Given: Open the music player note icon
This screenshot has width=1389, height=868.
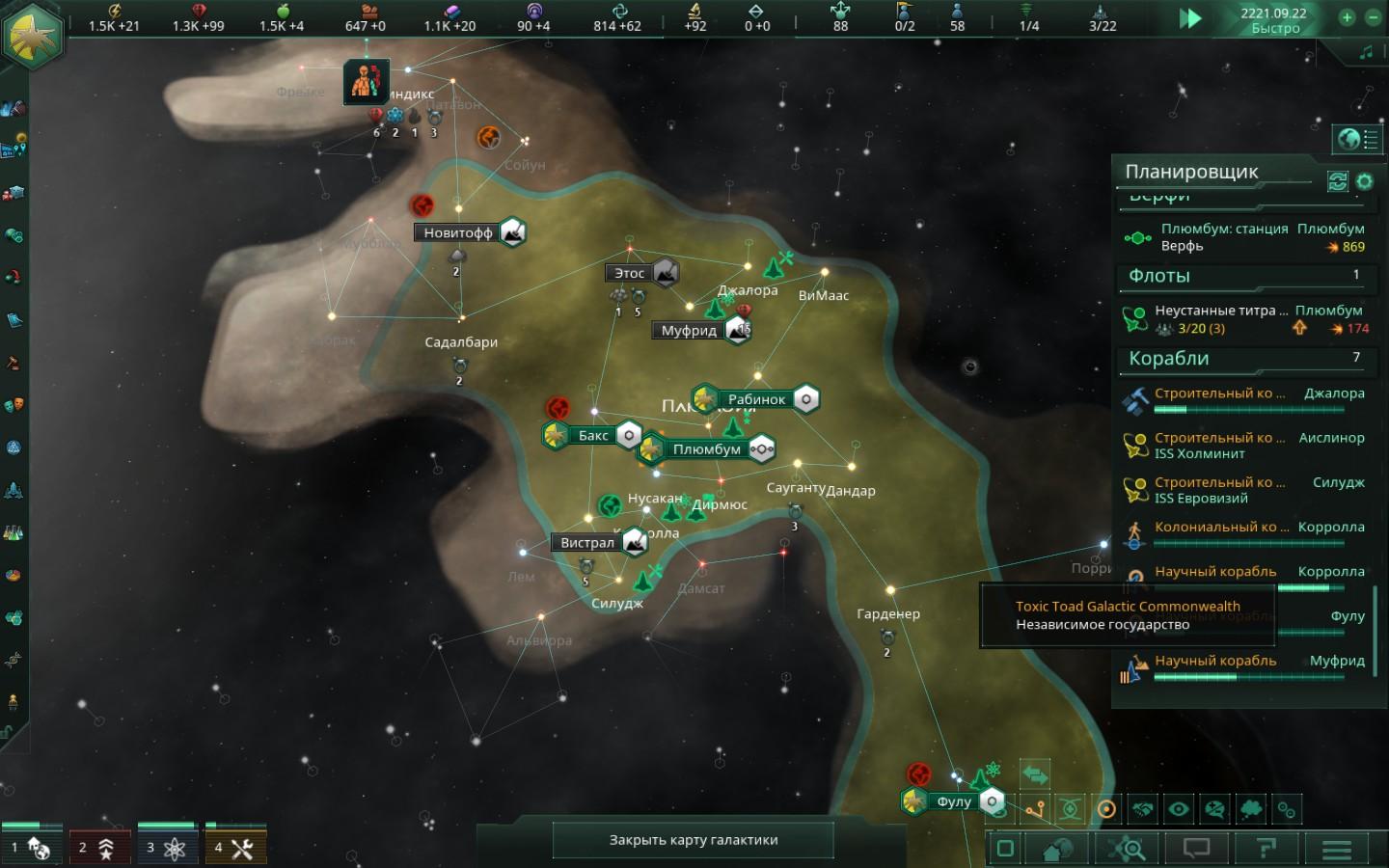Looking at the screenshot, I should pos(1366,53).
